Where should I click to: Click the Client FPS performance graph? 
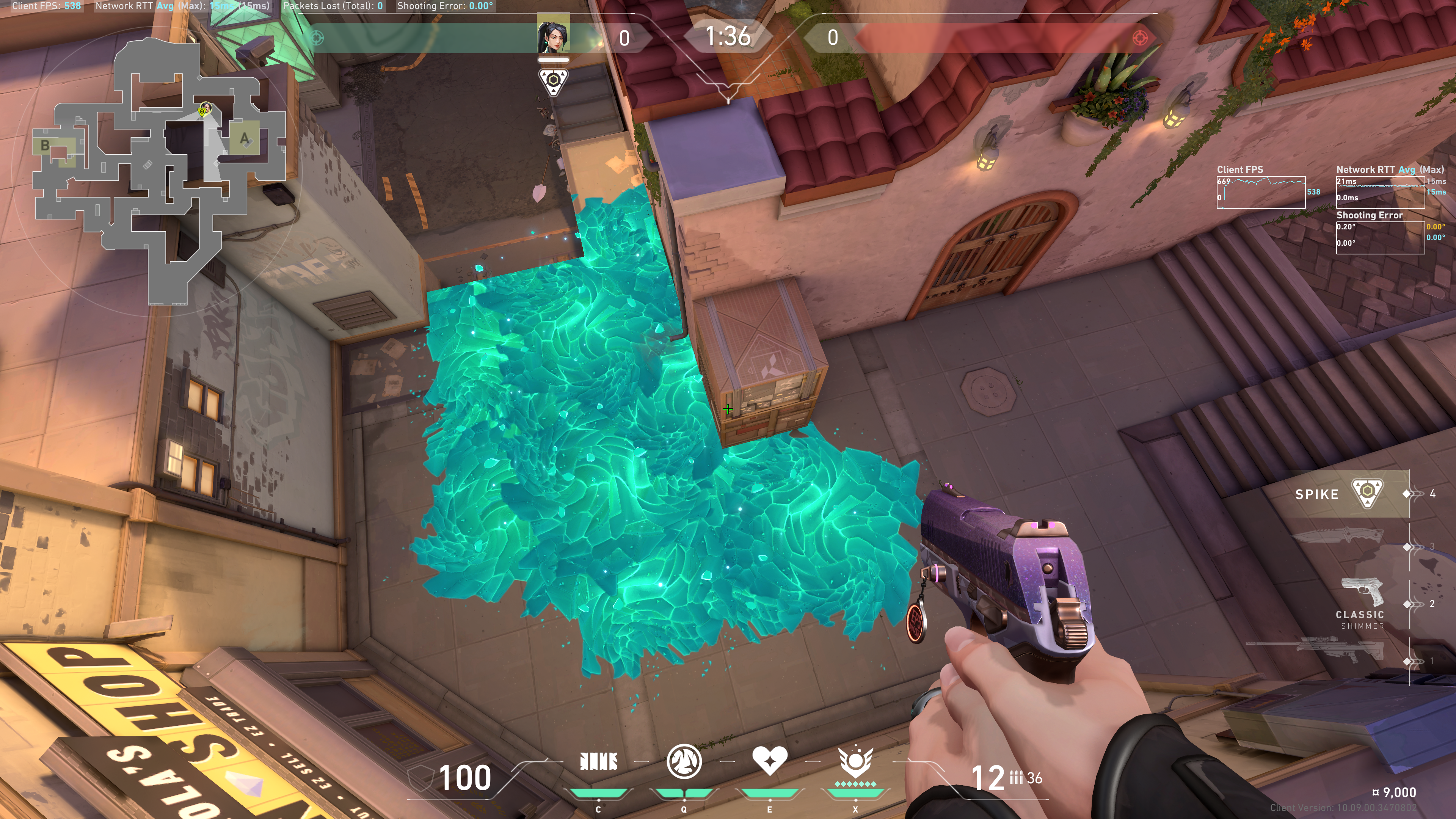[x=1260, y=192]
